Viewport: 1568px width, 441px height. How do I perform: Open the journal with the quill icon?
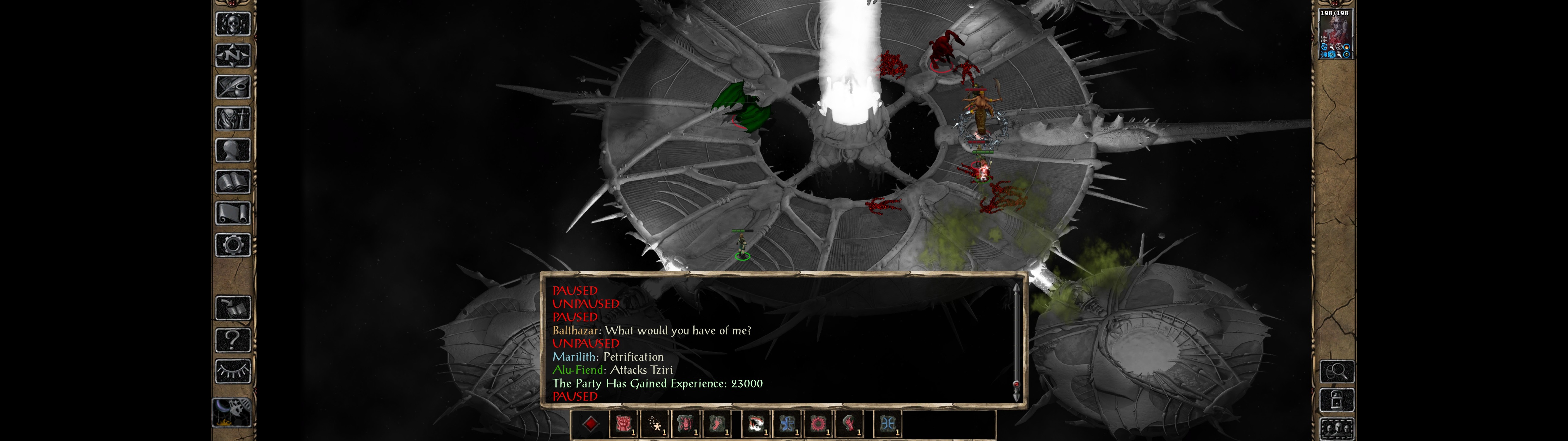coord(232,87)
